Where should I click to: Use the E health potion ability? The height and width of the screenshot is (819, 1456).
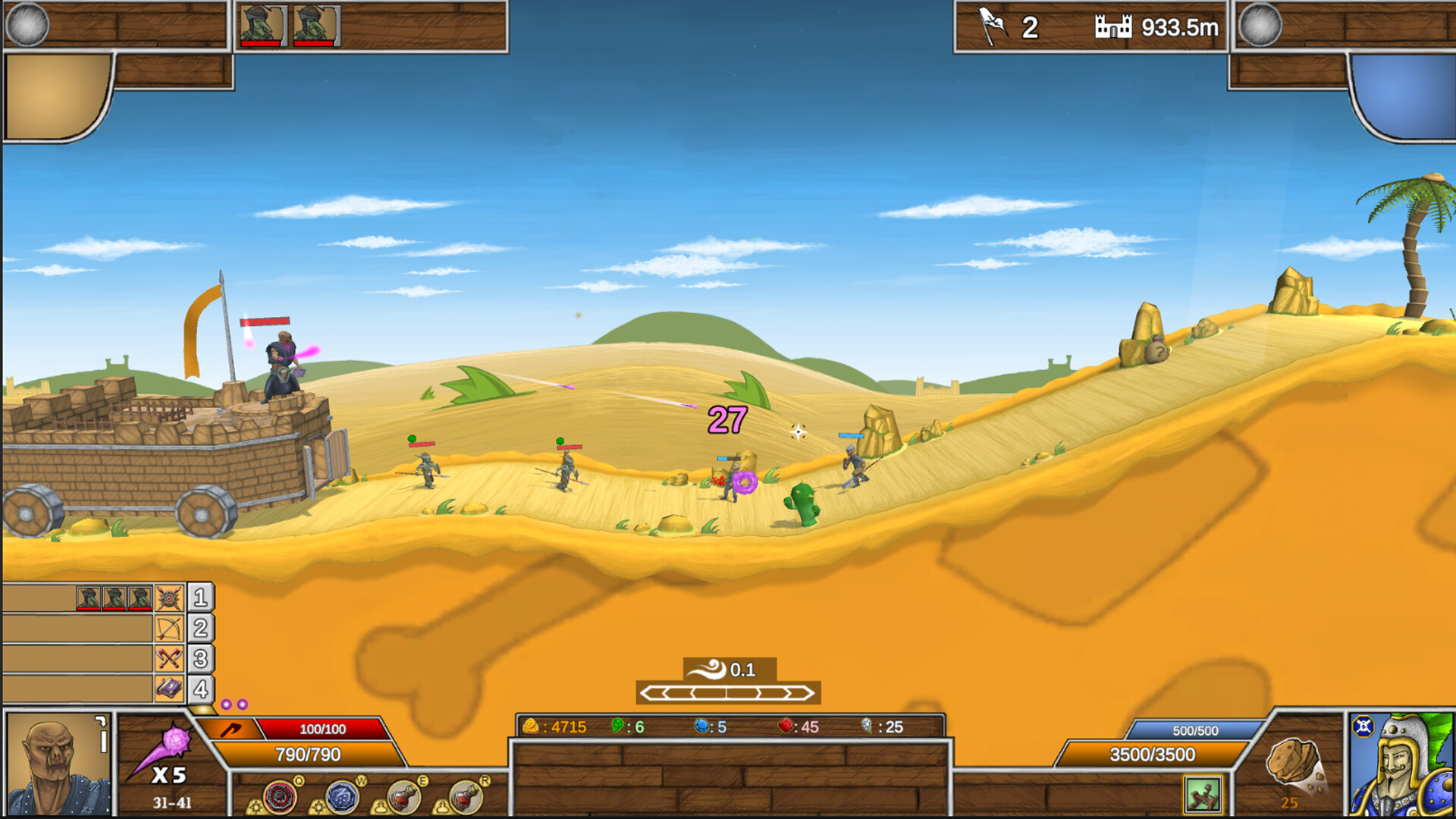(x=403, y=796)
